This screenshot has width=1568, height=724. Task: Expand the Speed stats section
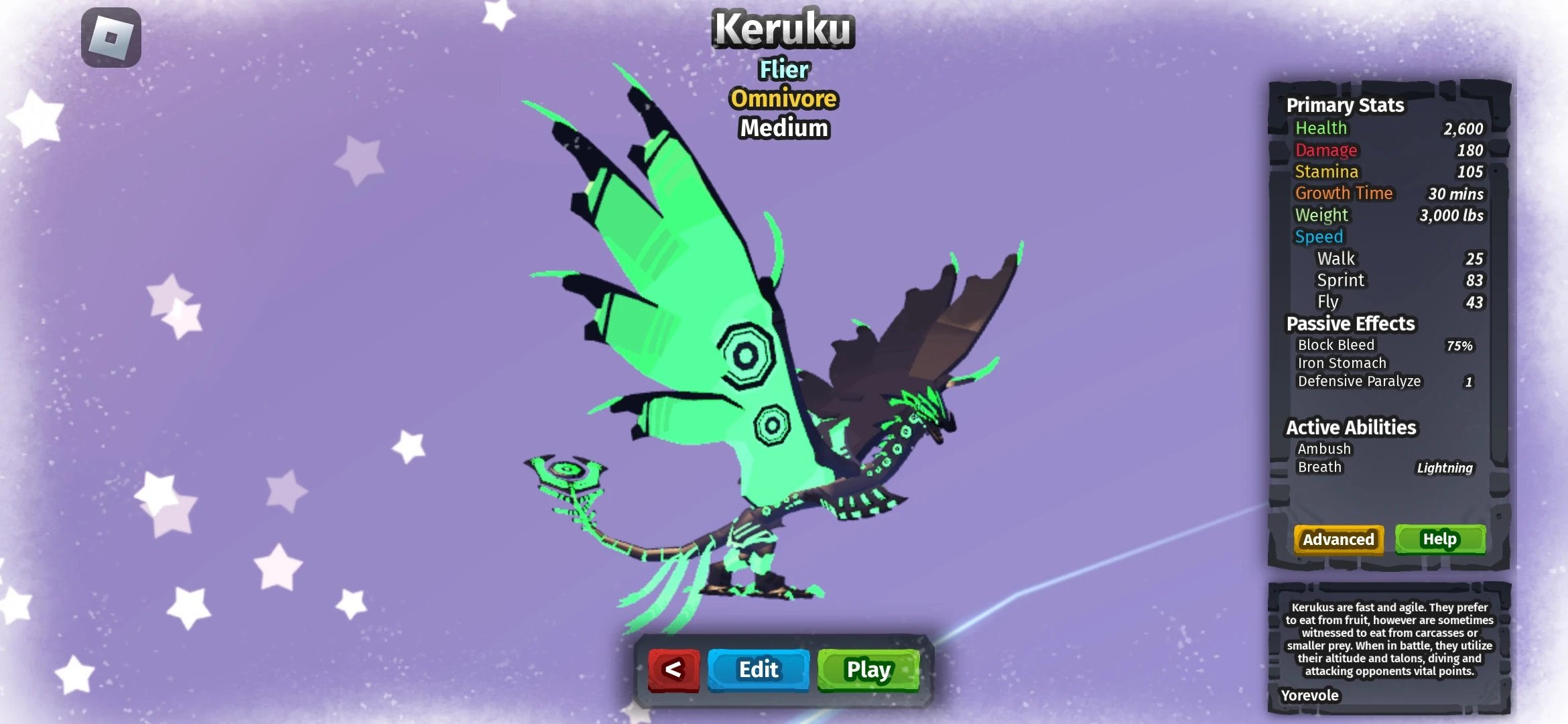[1319, 236]
